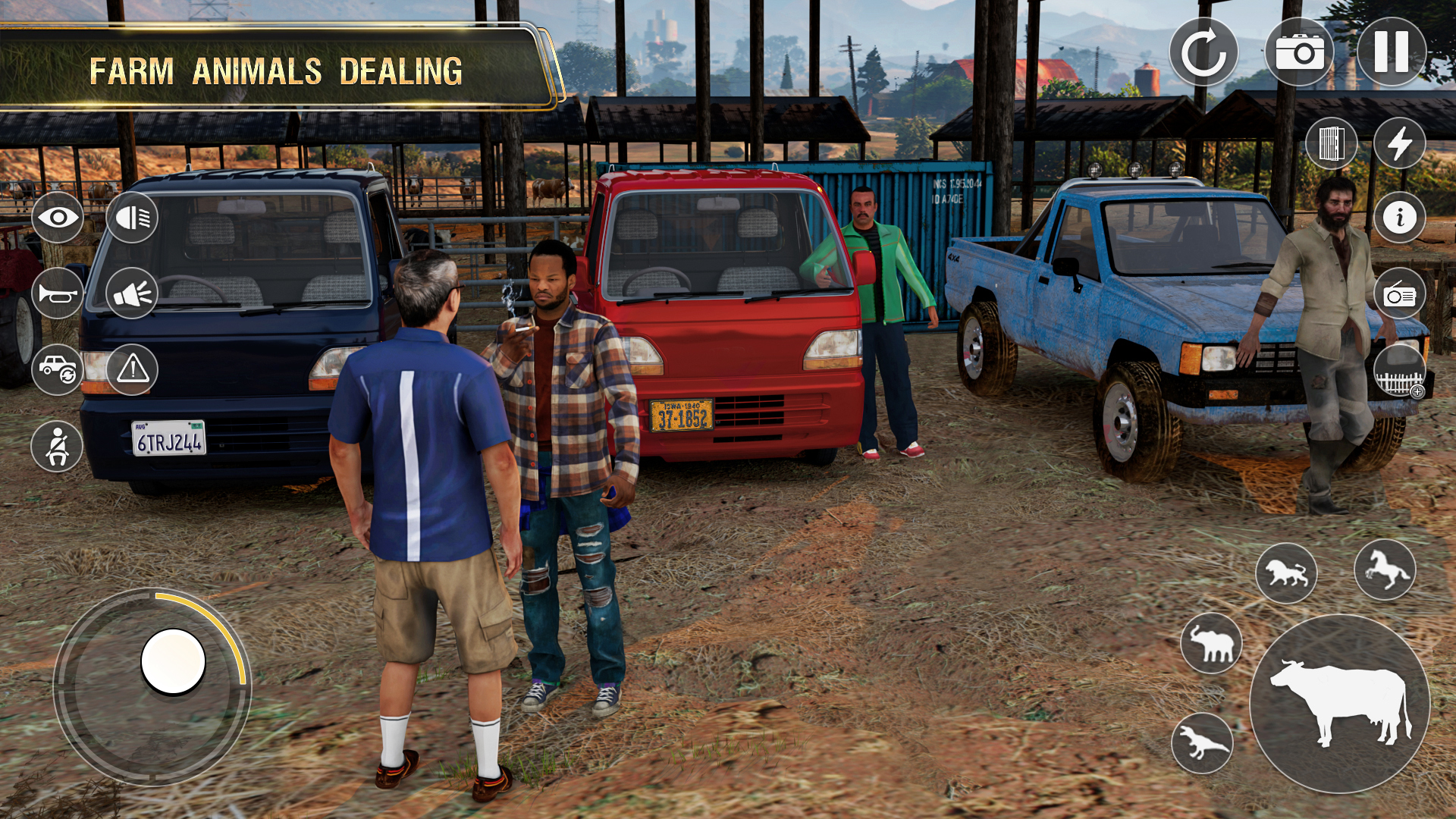Viewport: 1456px width, 819px height.
Task: Change camera view with the eye icon
Action: click(x=57, y=218)
